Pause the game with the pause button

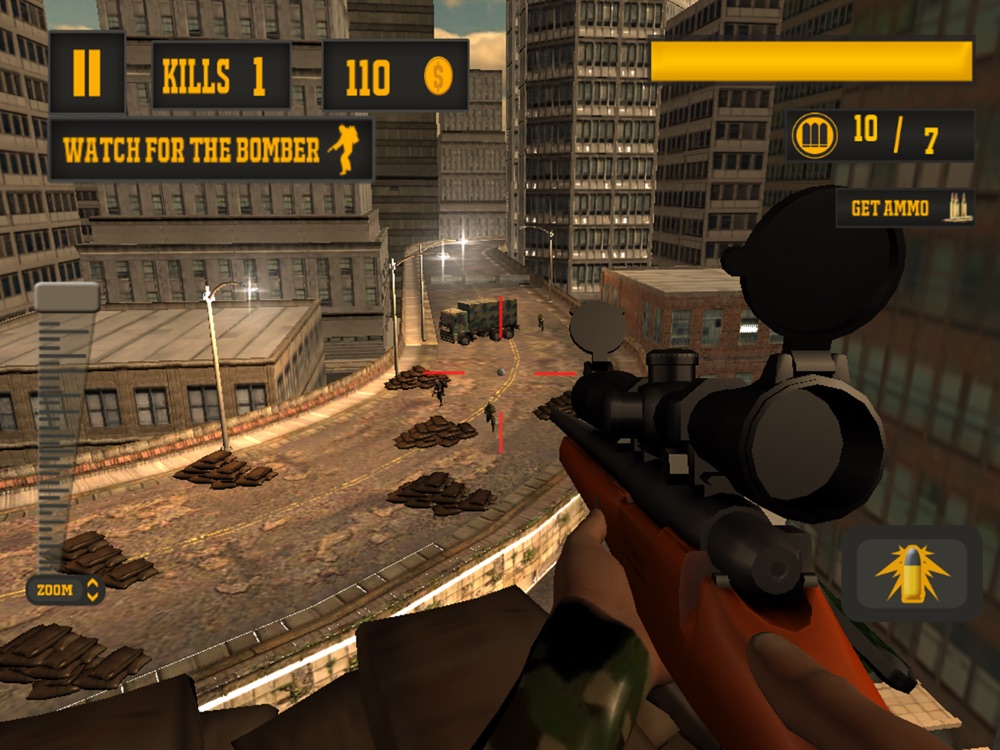[87, 74]
